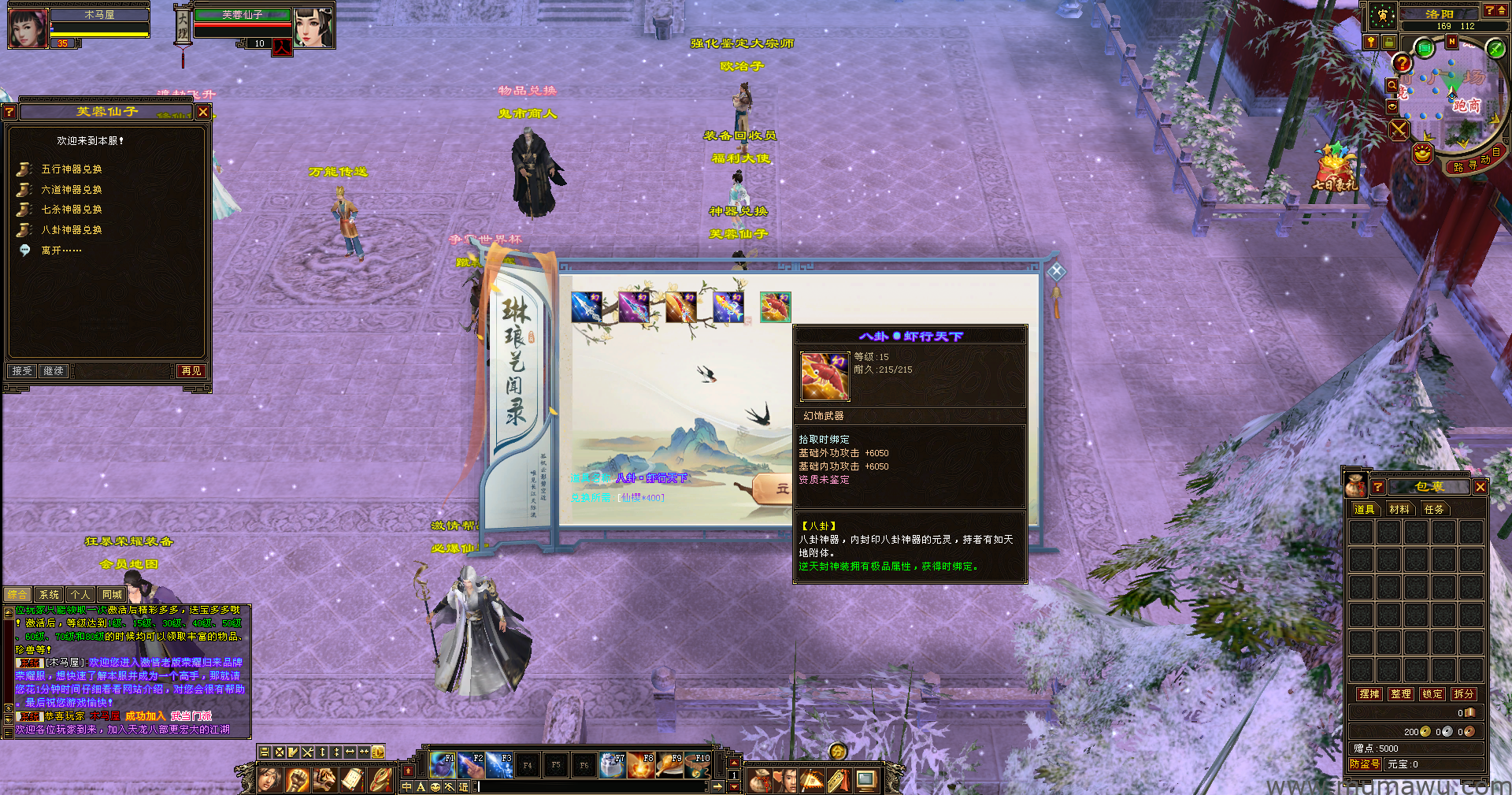This screenshot has height=795, width=1512.
Task: Choose the 离开 leave option
Action: [x=61, y=251]
